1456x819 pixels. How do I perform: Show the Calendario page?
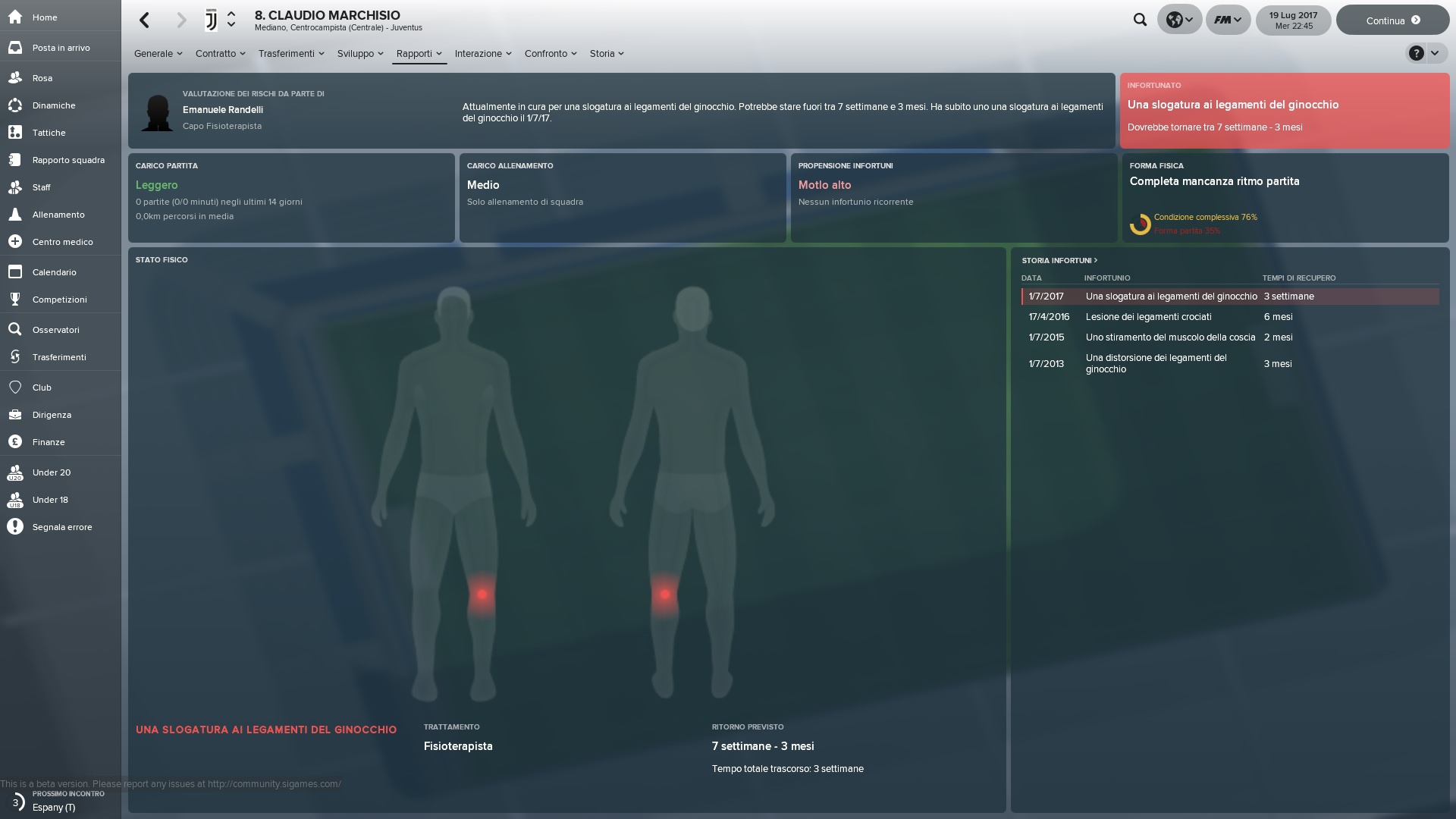[x=54, y=272]
